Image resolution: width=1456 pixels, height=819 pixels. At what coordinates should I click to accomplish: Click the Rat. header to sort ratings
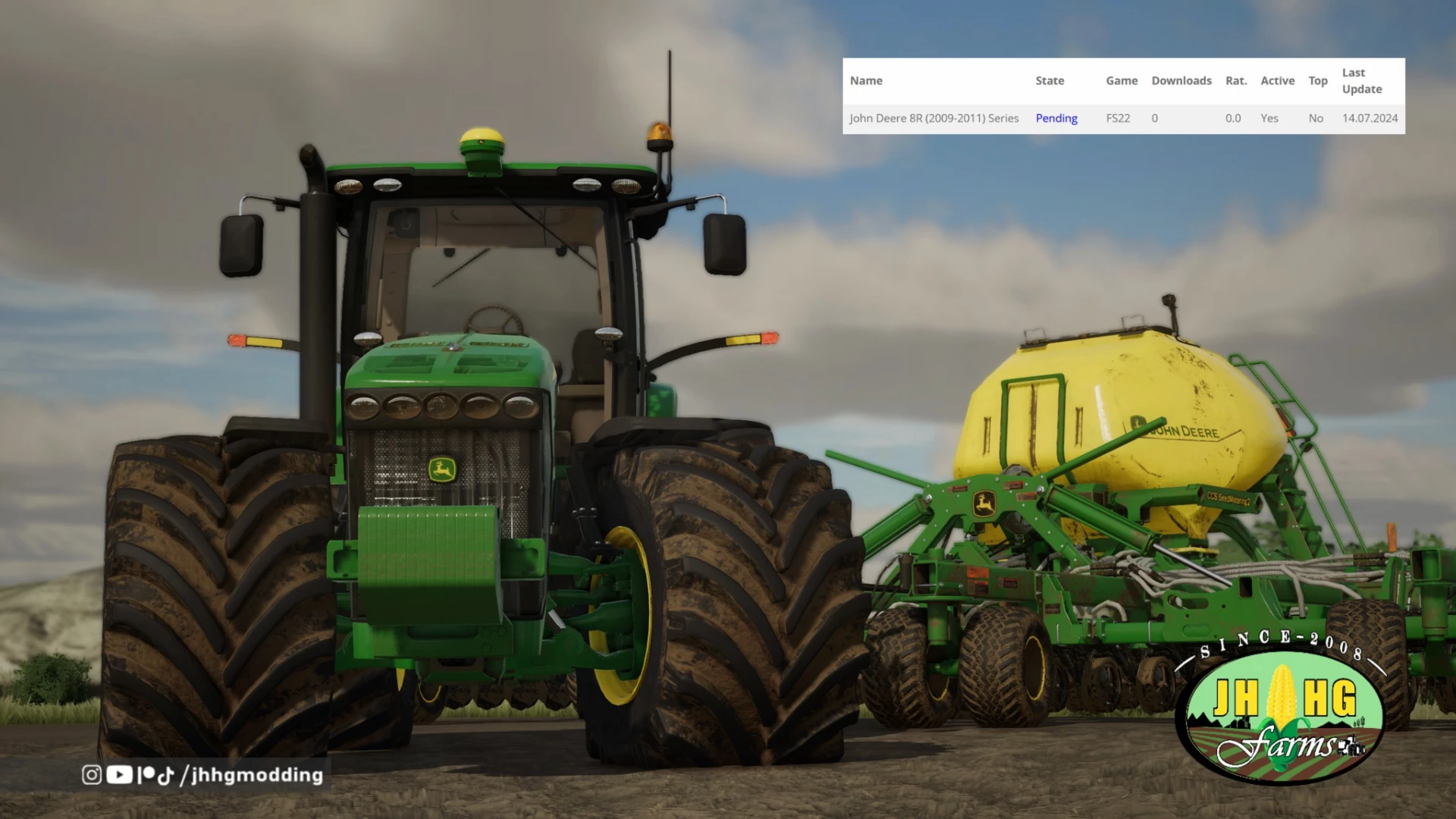click(1235, 80)
